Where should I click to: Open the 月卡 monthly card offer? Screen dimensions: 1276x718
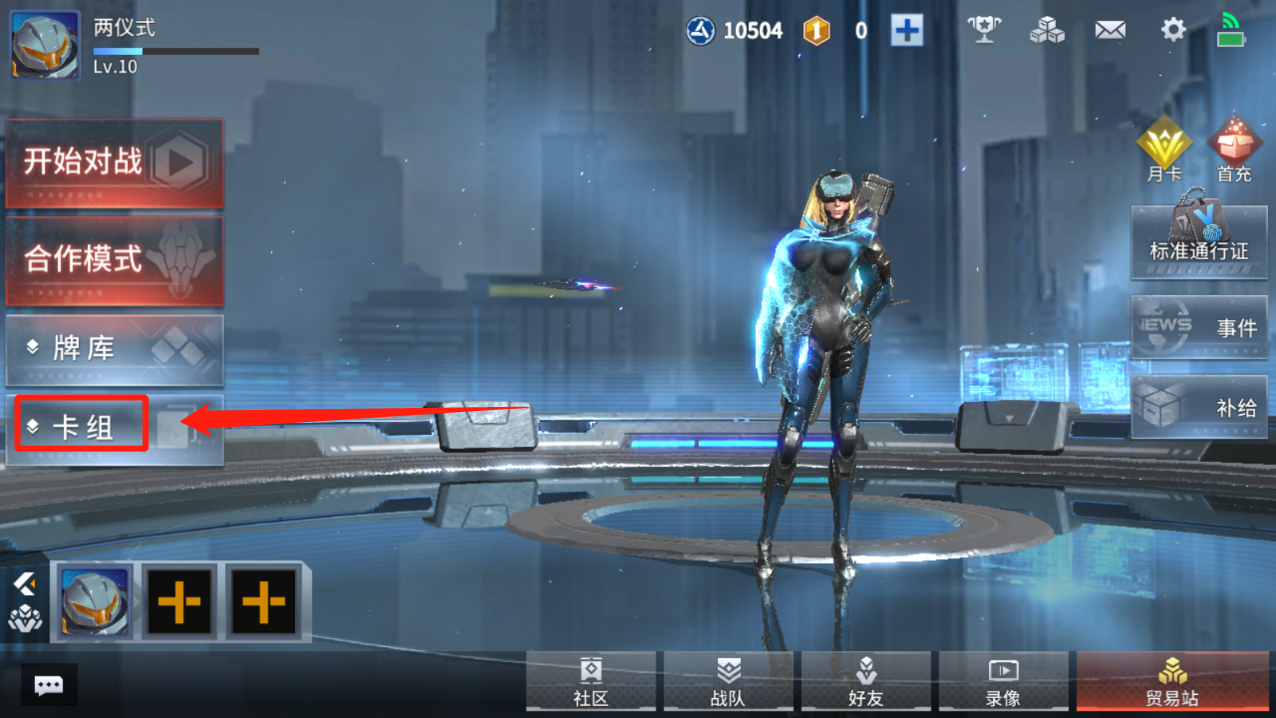pyautogui.click(x=1164, y=150)
